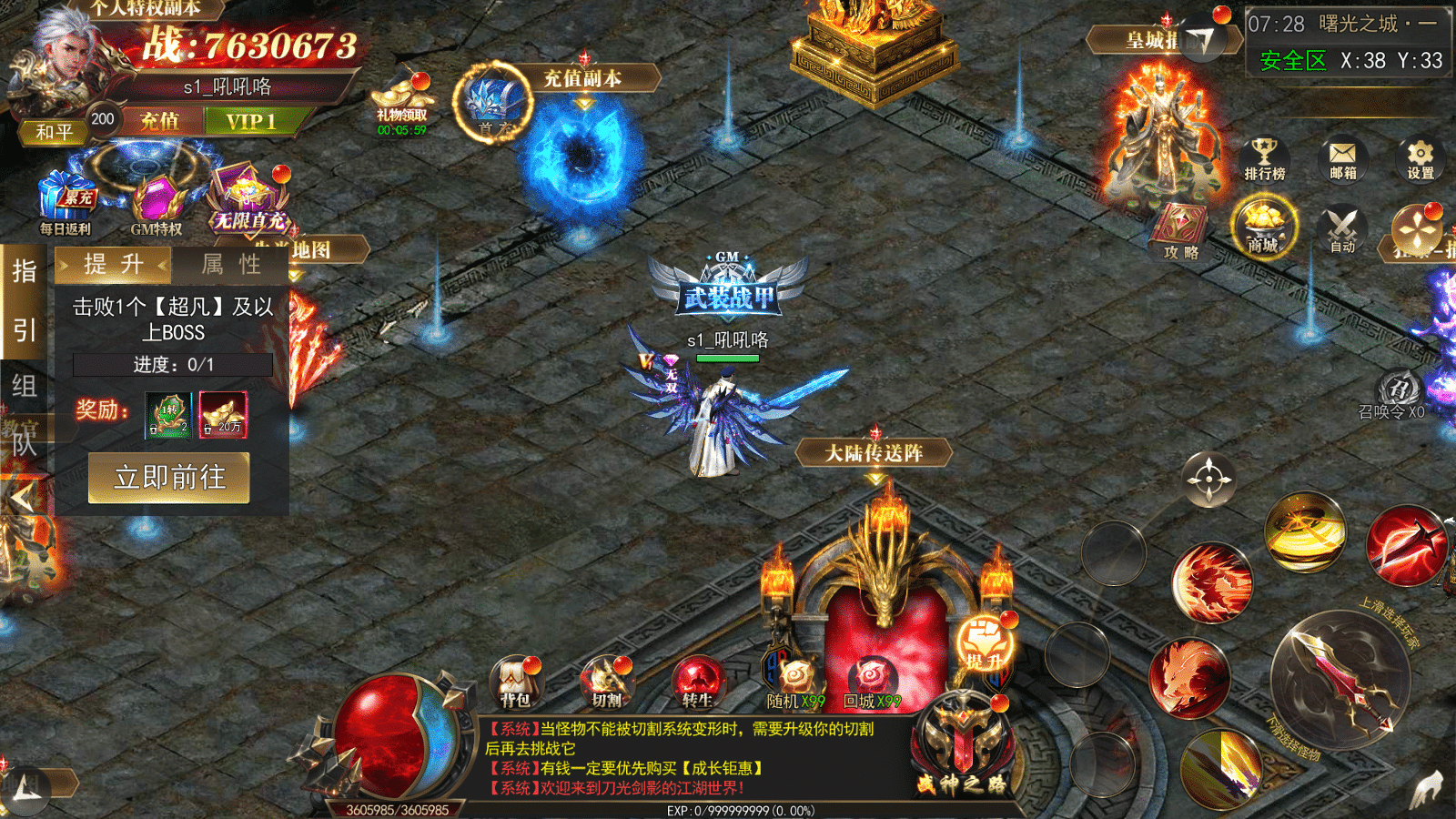The height and width of the screenshot is (819, 1456).
Task: Select the 提升 tab
Action: tap(114, 265)
